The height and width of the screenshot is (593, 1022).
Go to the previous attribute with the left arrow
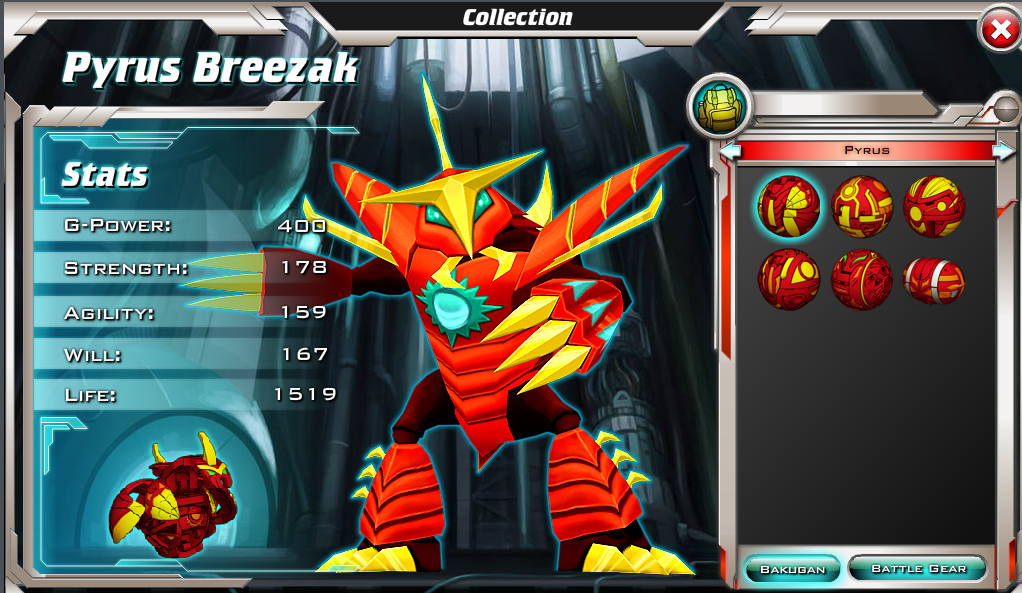point(731,151)
